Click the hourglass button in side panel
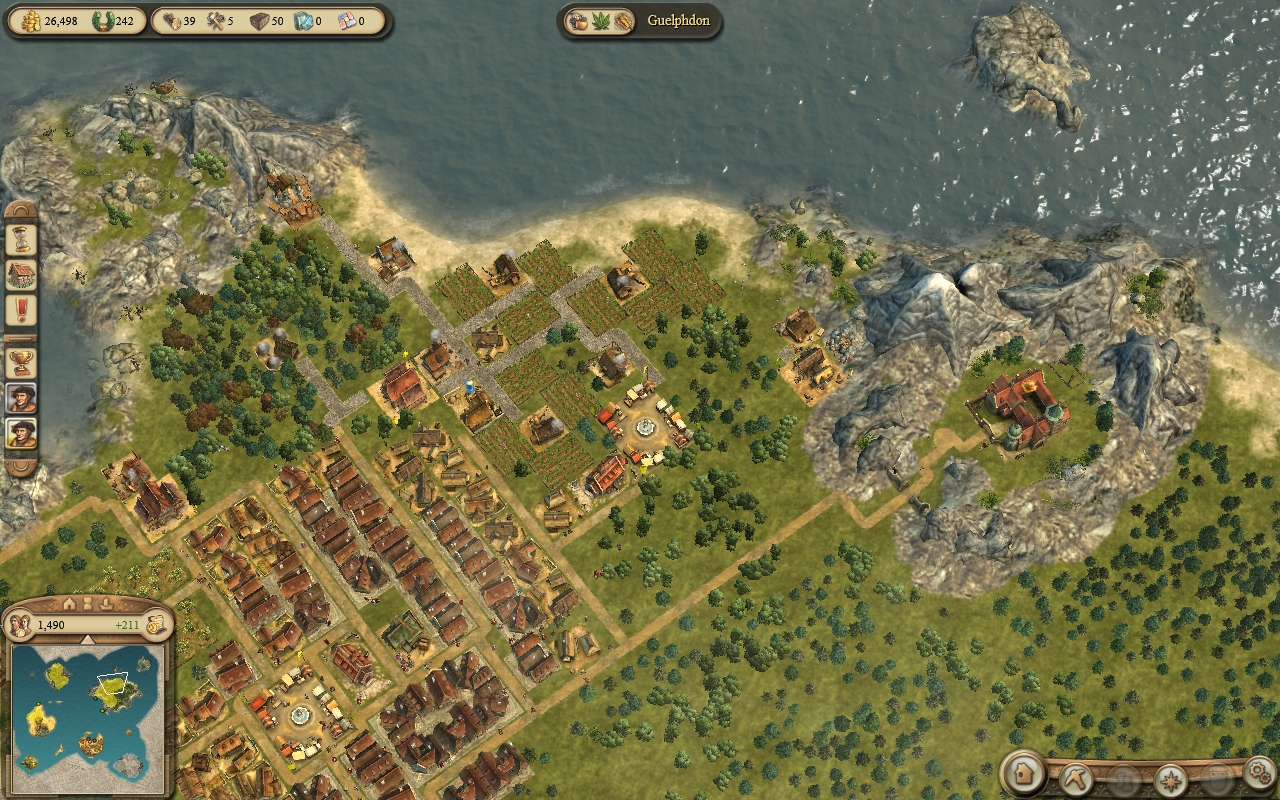The width and height of the screenshot is (1280, 800). pyautogui.click(x=22, y=239)
